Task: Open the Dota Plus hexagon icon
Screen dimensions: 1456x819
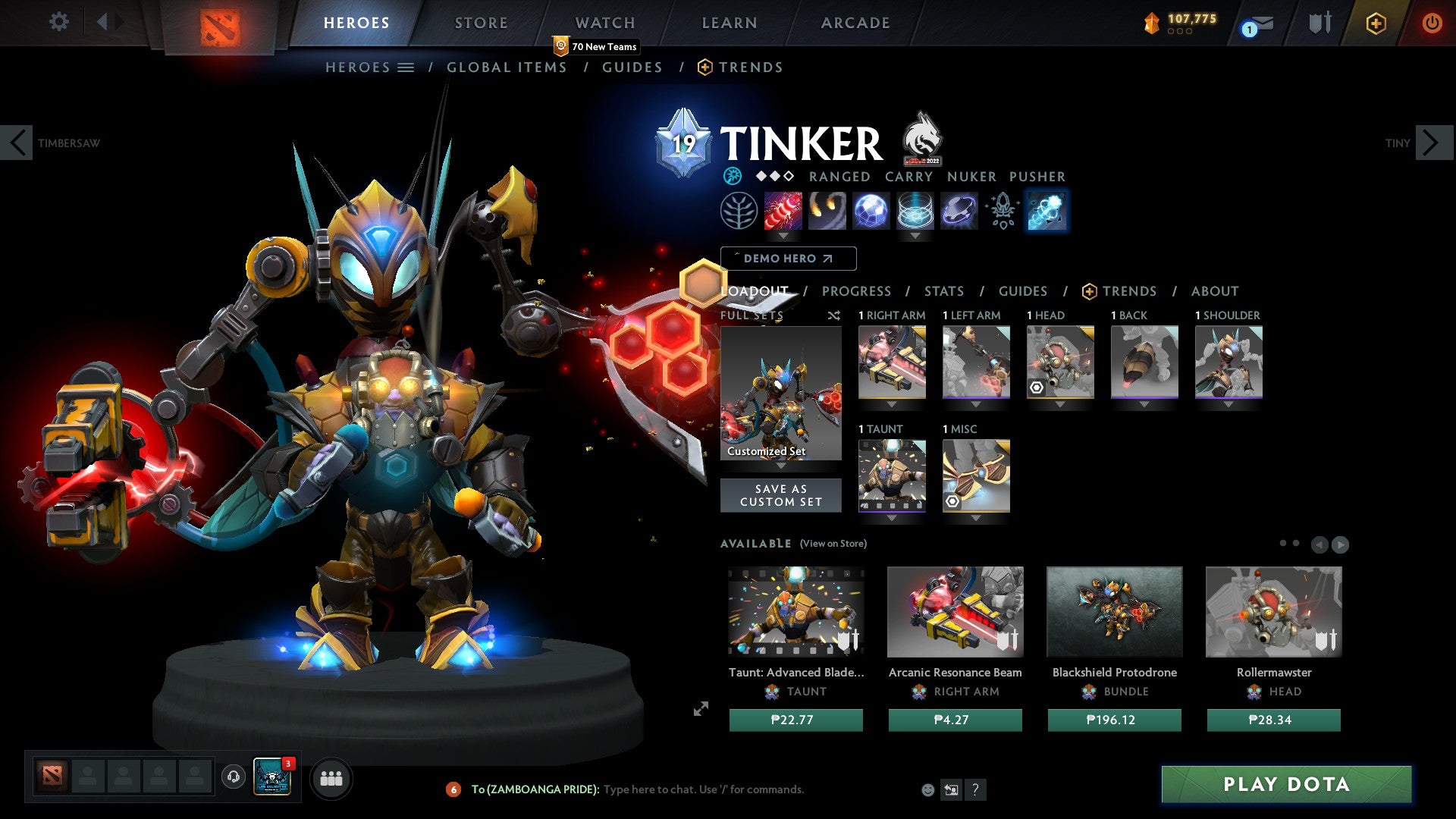Action: [x=1376, y=24]
